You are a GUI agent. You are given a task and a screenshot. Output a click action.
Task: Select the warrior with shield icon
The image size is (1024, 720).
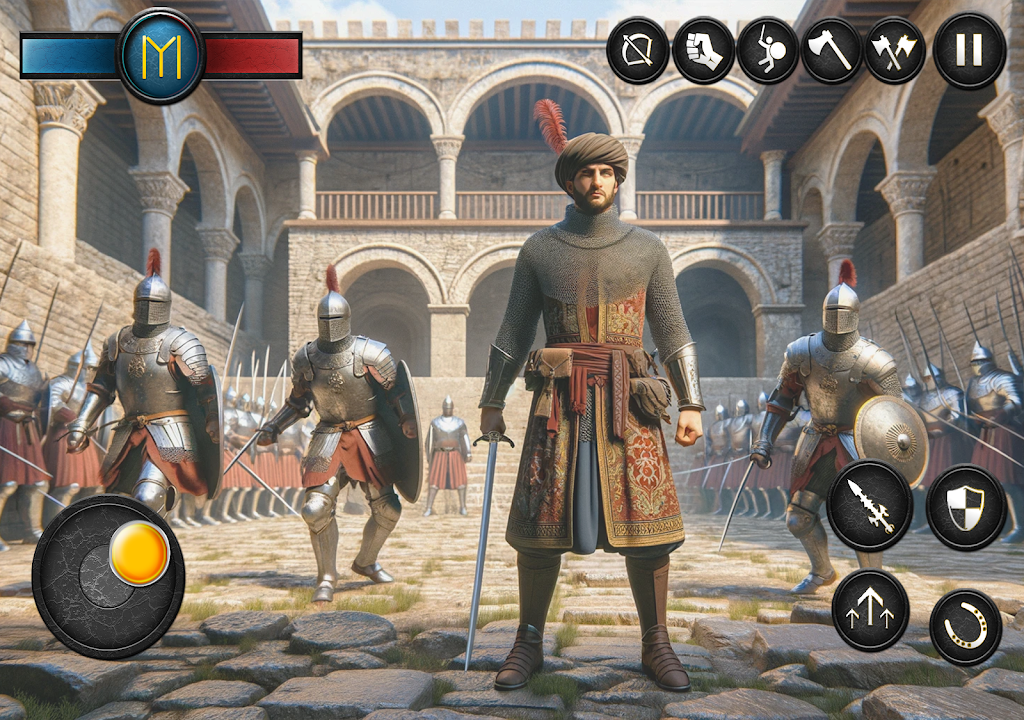click(x=767, y=50)
